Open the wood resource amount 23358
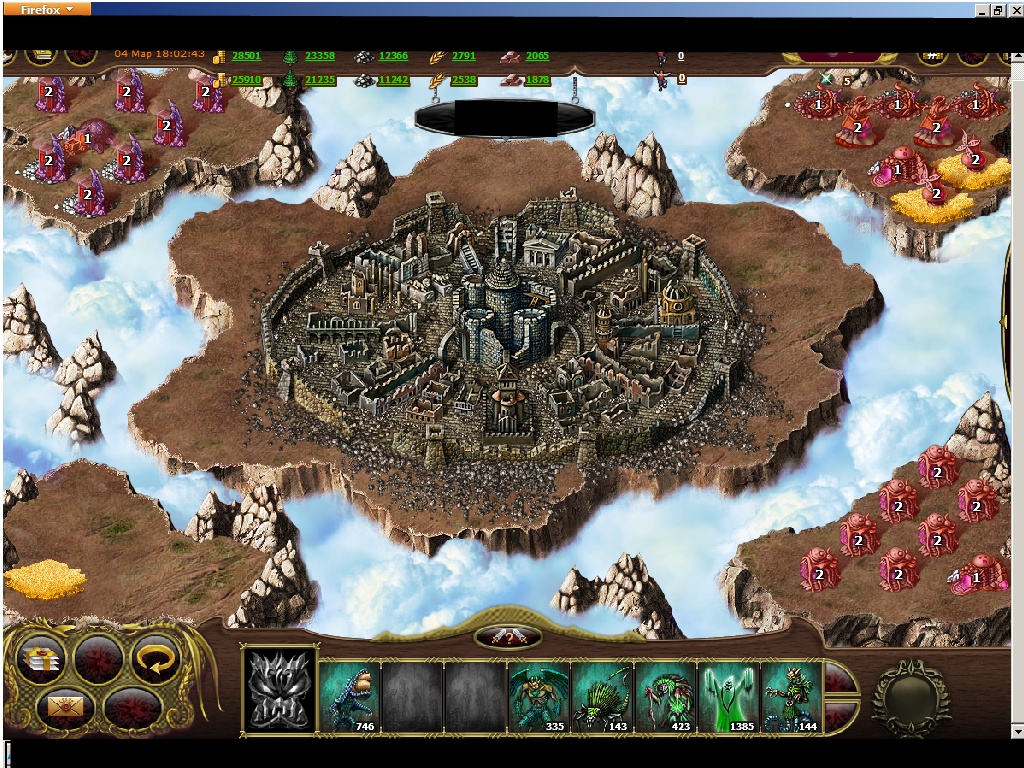The height and width of the screenshot is (768, 1024). pos(320,56)
